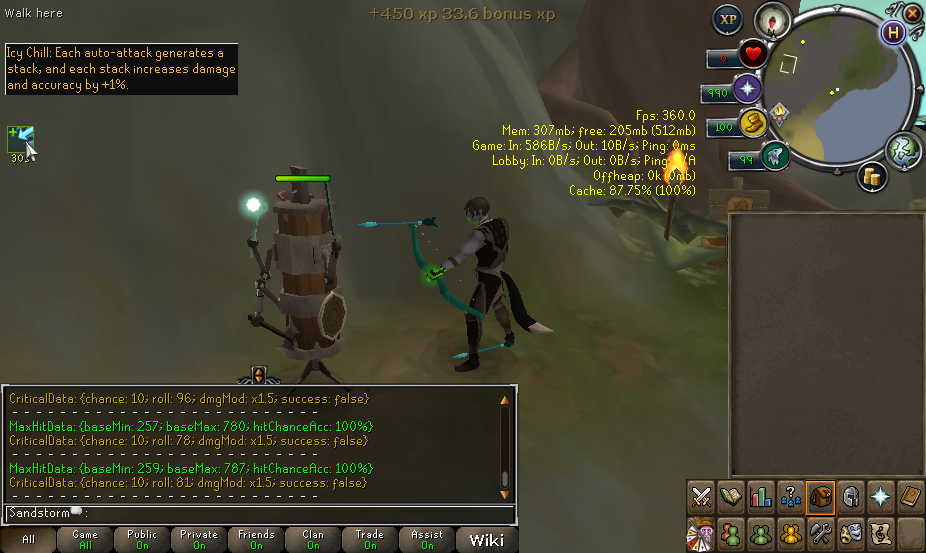
Task: Close the game with the X button
Action: click(x=913, y=11)
